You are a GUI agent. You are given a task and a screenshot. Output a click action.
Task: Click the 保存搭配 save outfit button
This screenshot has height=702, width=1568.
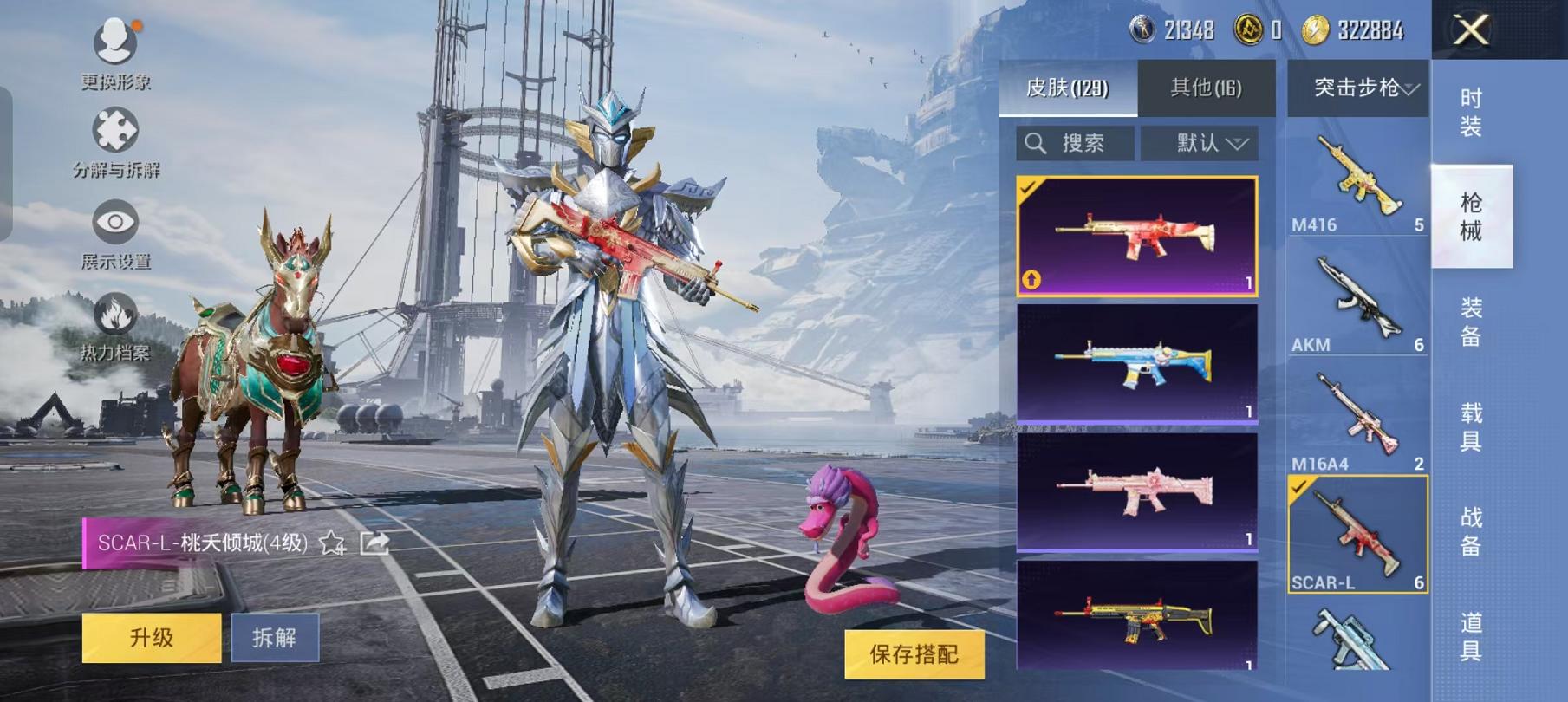click(914, 656)
